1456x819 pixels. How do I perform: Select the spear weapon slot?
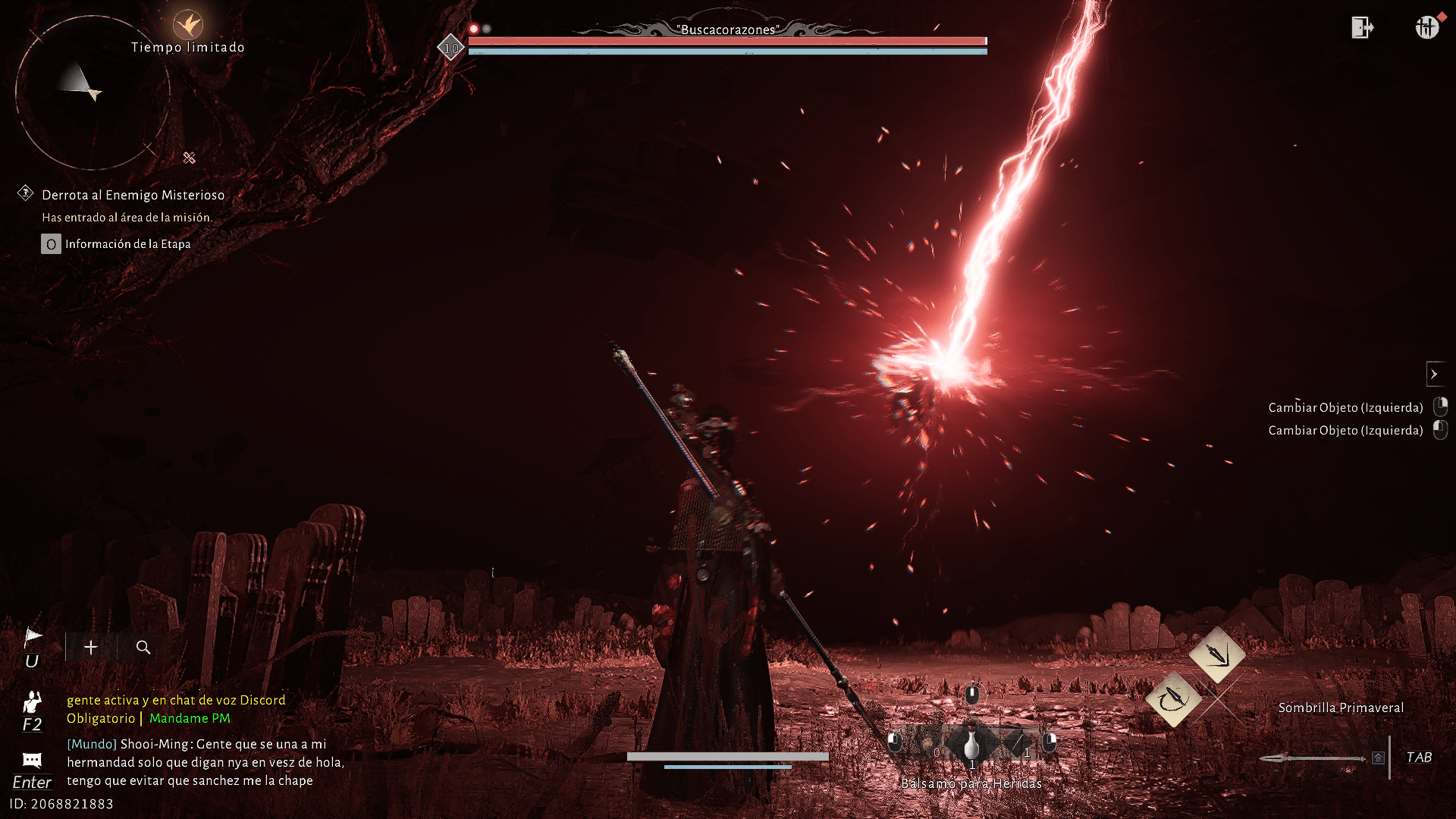[1312, 758]
